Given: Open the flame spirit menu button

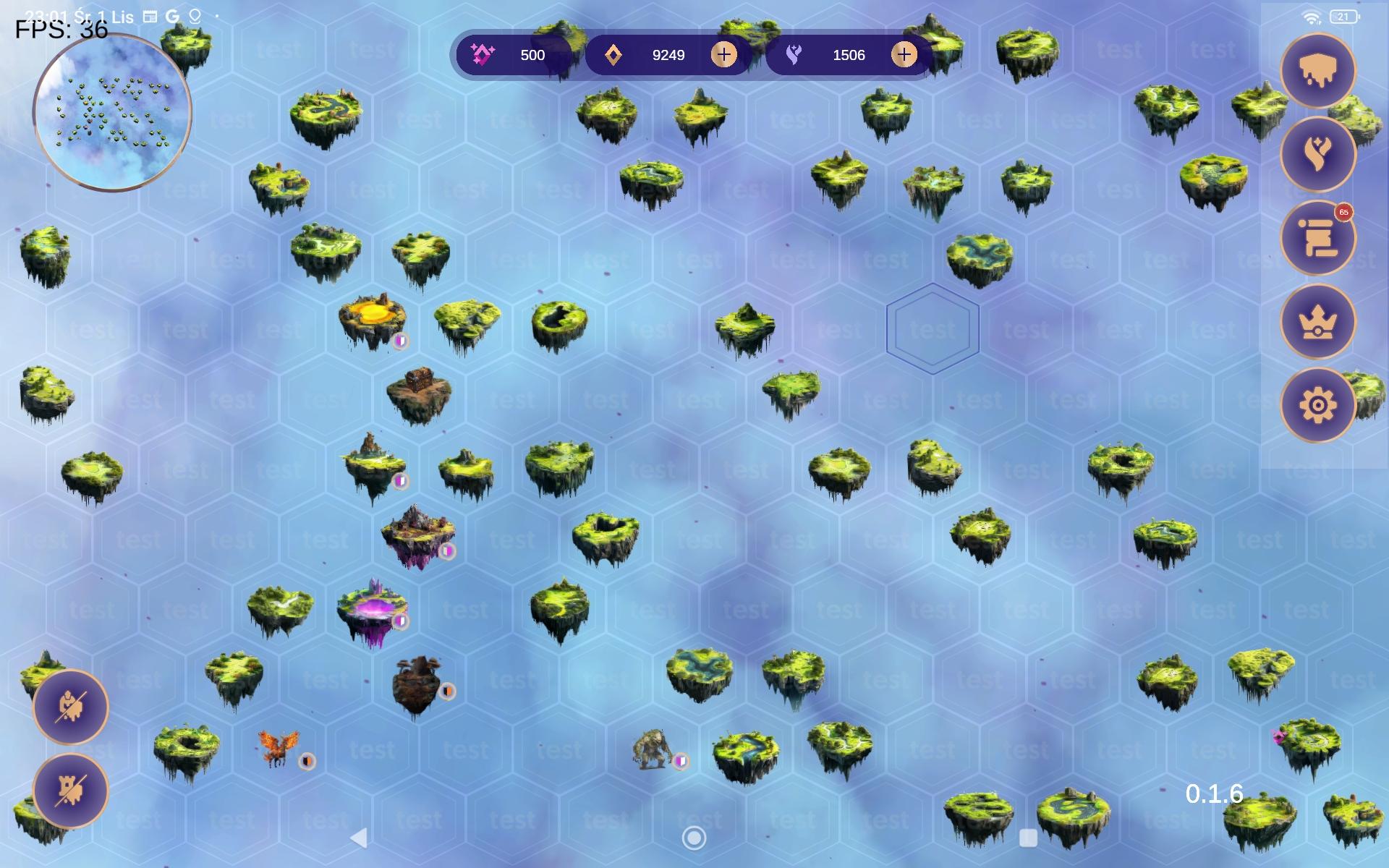Looking at the screenshot, I should click(x=1317, y=154).
